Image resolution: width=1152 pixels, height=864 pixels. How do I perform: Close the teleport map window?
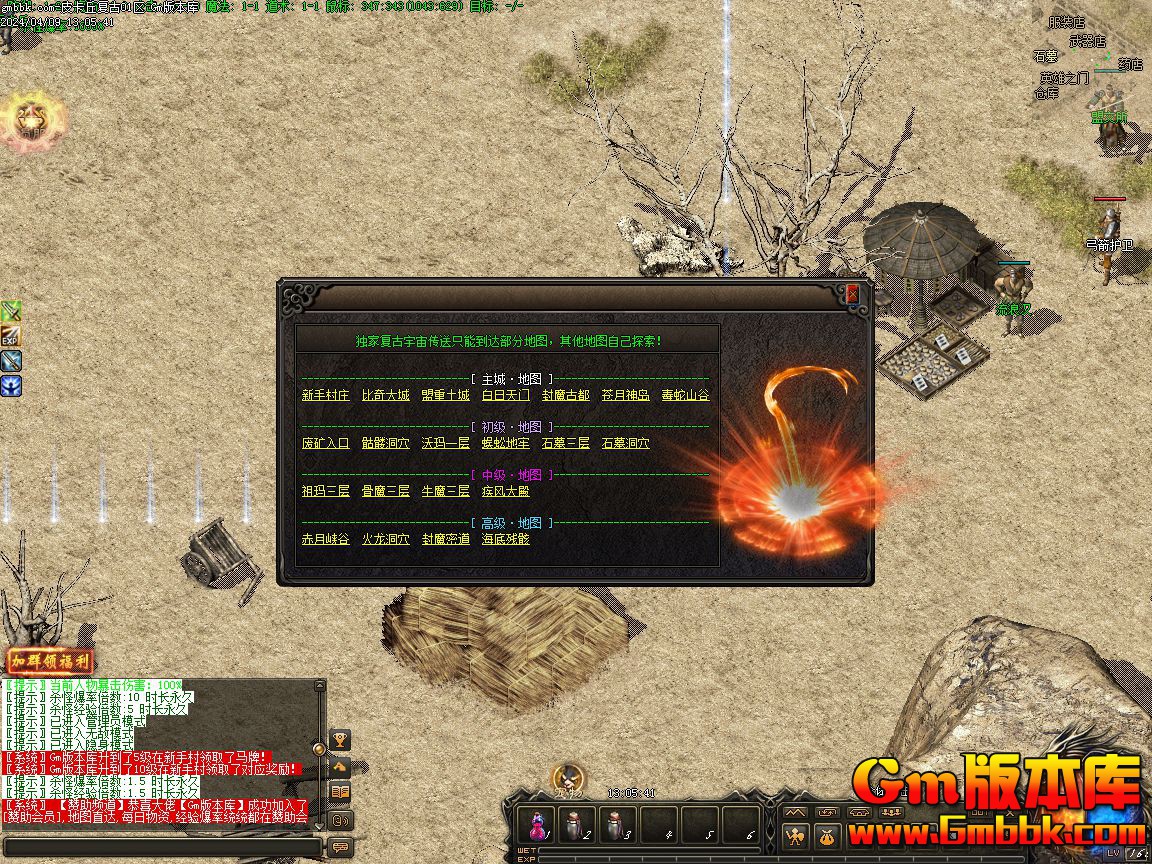pyautogui.click(x=852, y=294)
